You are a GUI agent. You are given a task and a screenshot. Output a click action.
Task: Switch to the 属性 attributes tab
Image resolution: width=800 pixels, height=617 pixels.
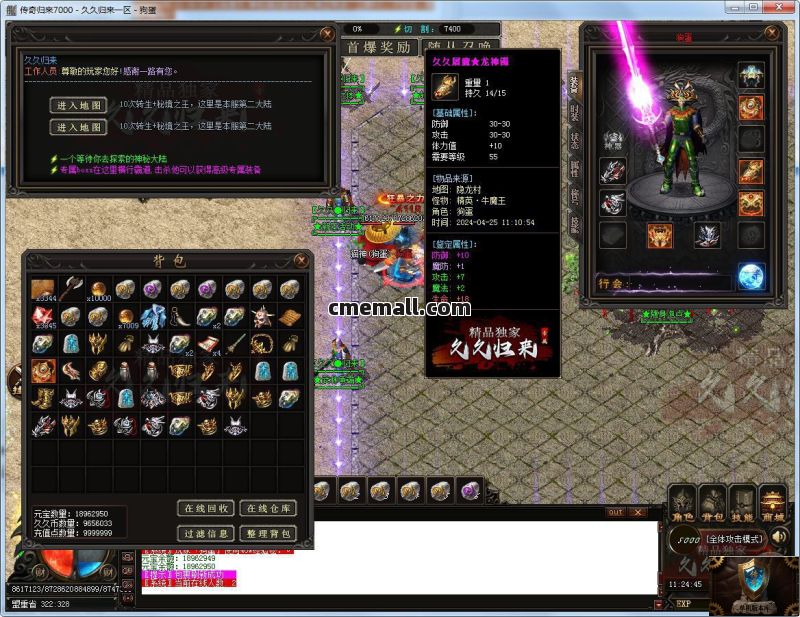pyautogui.click(x=574, y=167)
